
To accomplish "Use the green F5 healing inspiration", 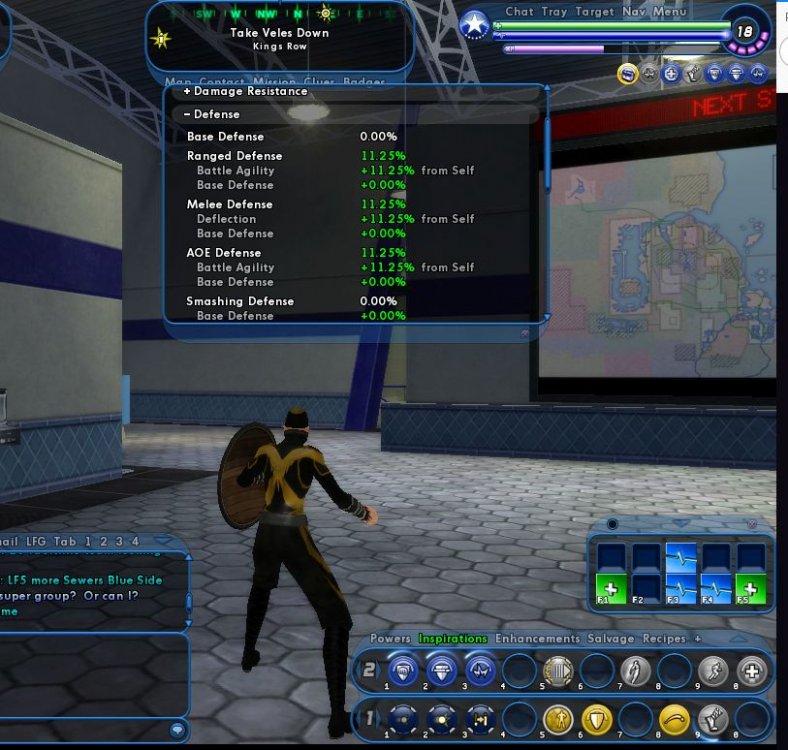I will tap(751, 588).
